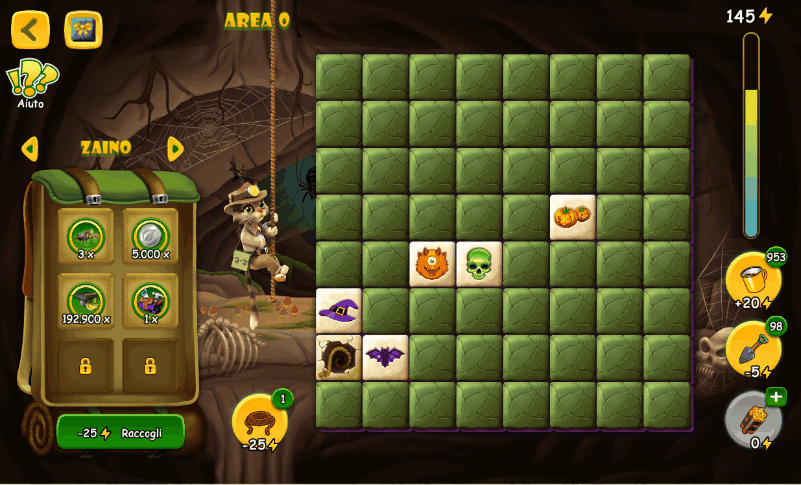Select the shovel digging tool
This screenshot has height=485, width=801.
click(752, 347)
